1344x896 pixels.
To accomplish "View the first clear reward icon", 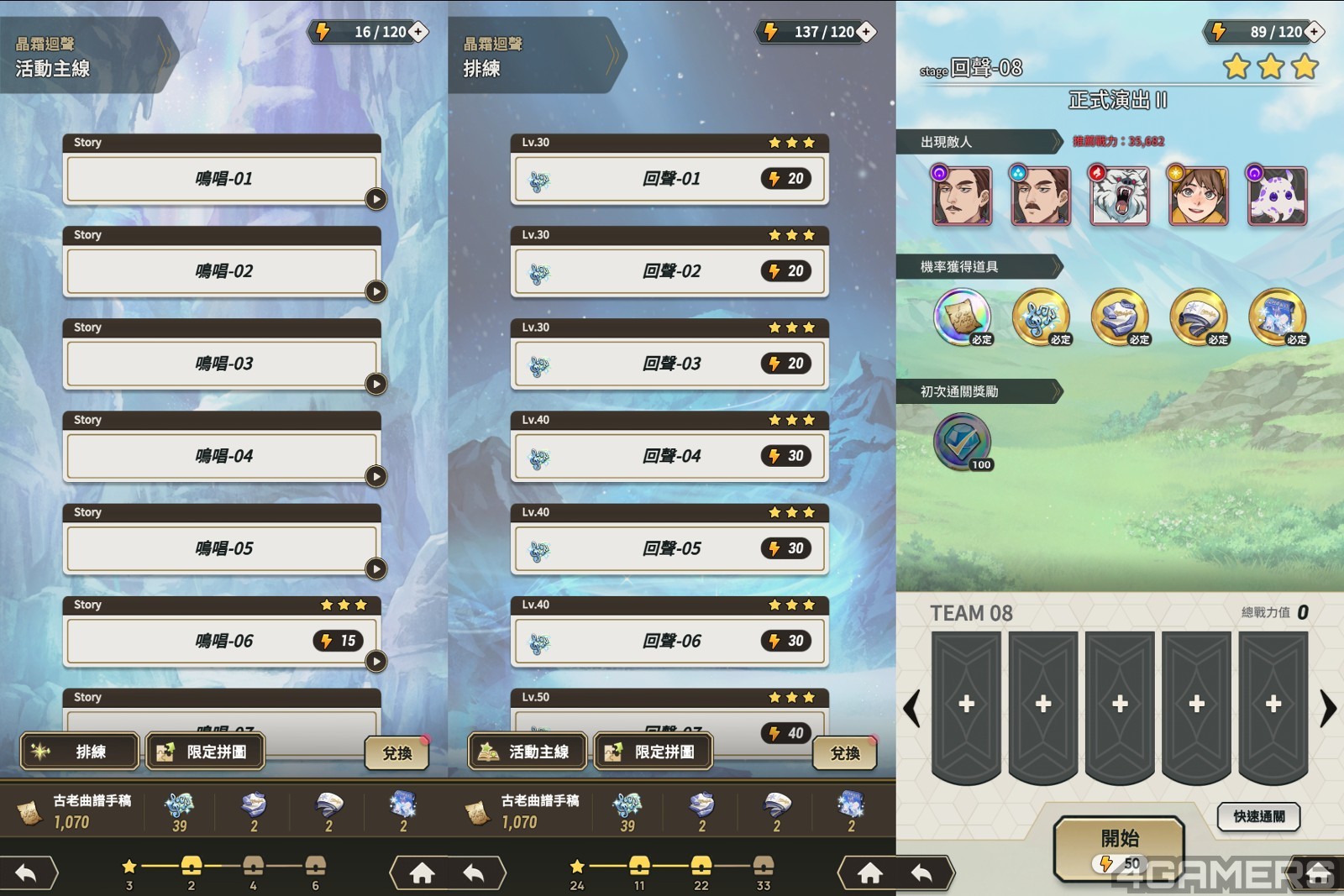I will 962,442.
